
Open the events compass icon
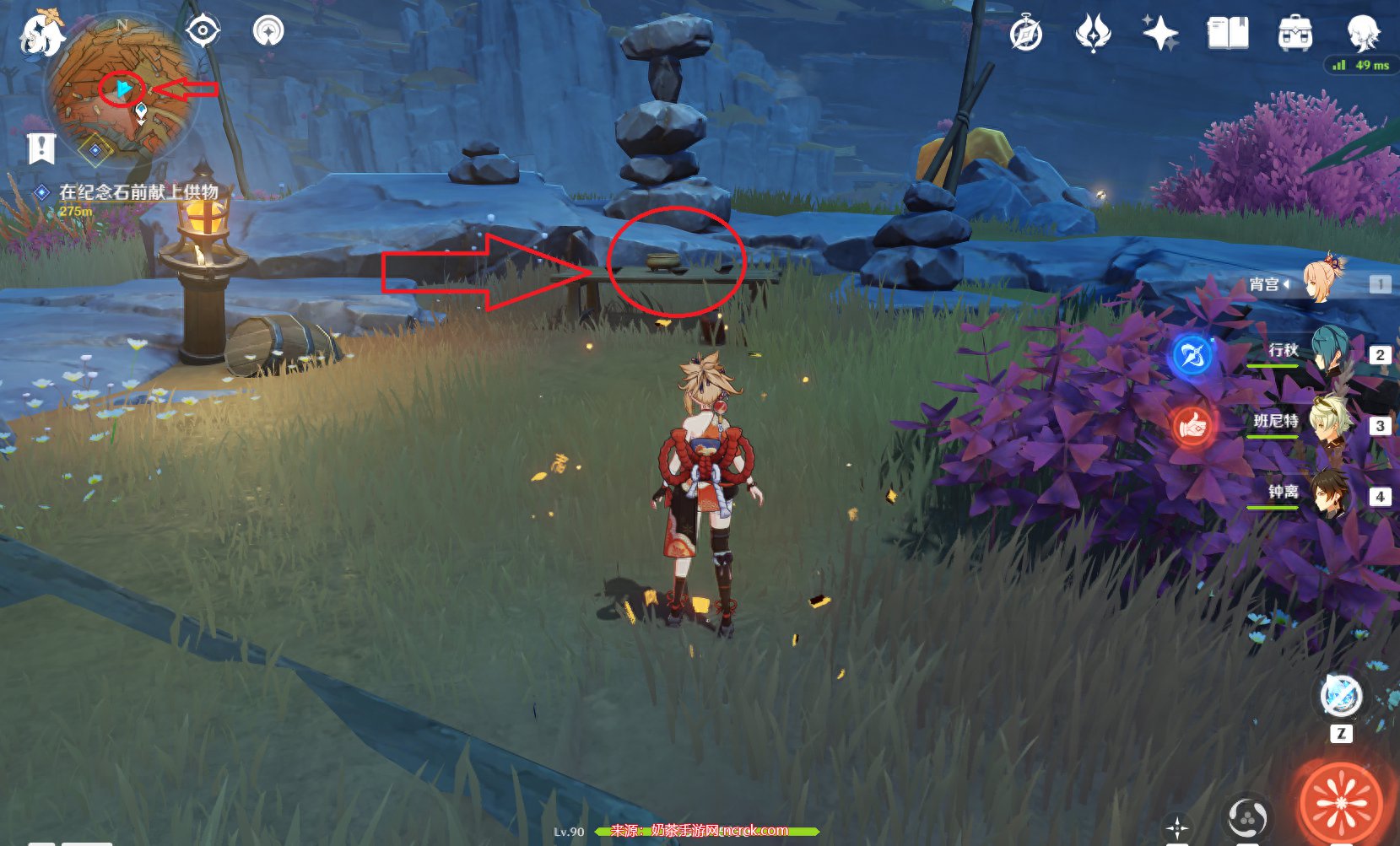pos(1026,35)
